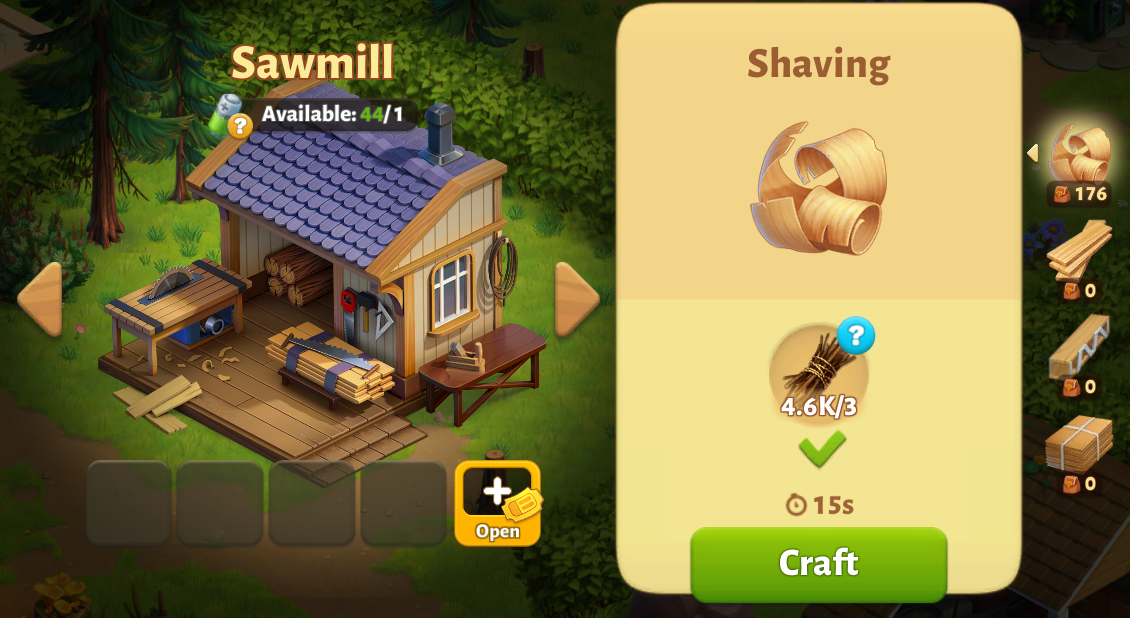
Task: Select the wooden beam recipe
Action: (x=1079, y=347)
